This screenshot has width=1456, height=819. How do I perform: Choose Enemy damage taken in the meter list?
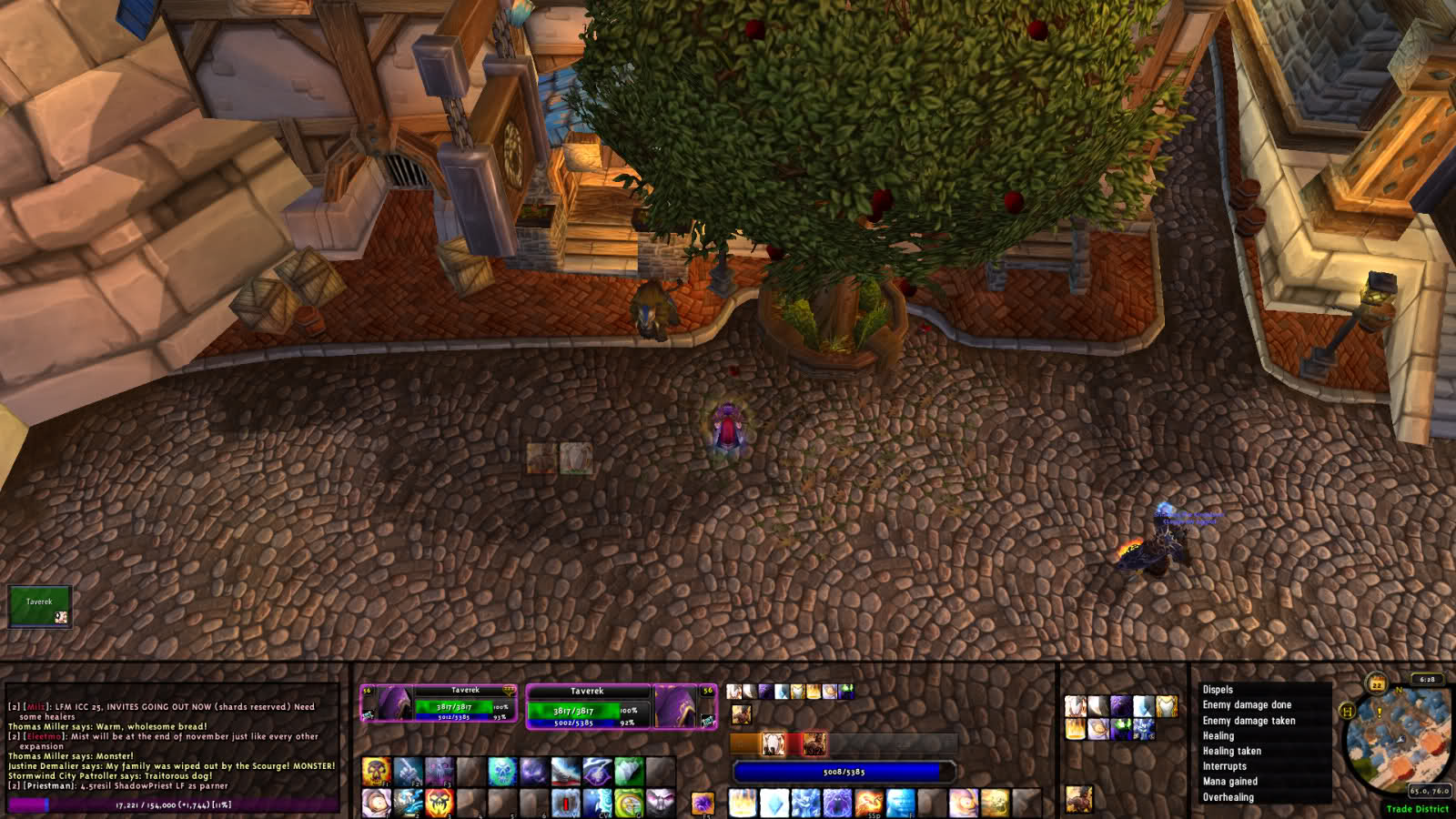[x=1249, y=721]
